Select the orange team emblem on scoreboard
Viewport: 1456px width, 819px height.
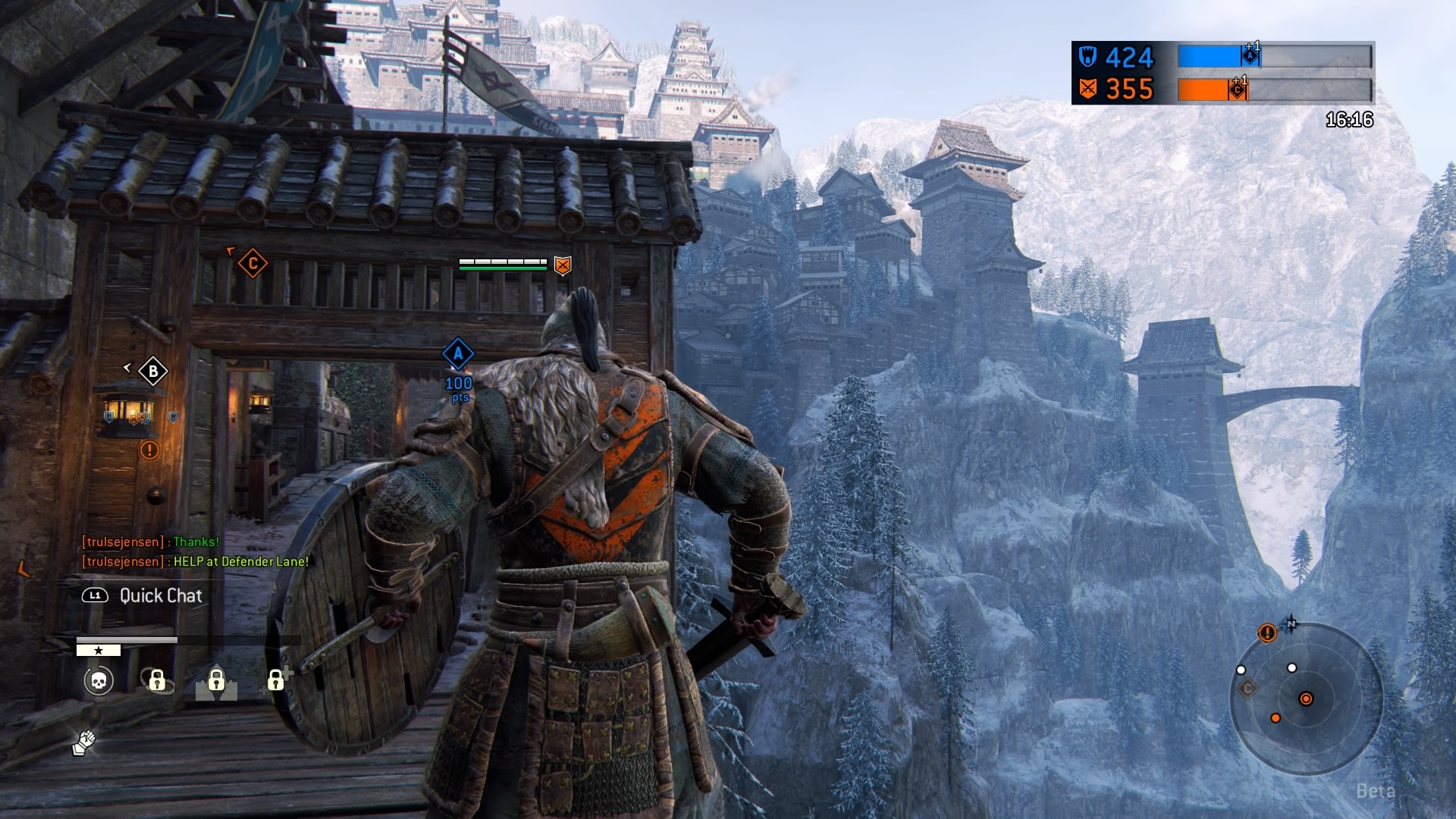1088,89
